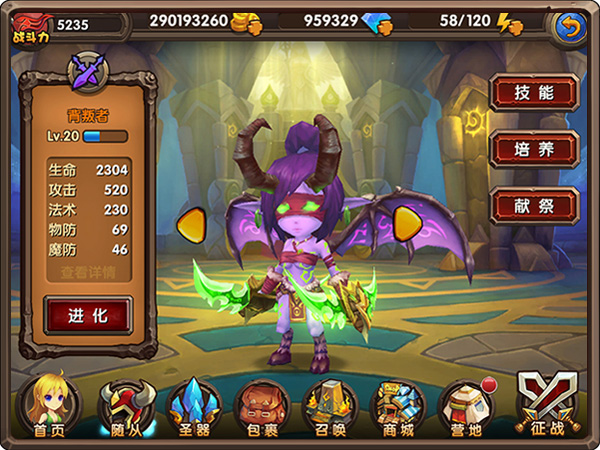Open the 首页 home screen
This screenshot has width=600, height=450.
click(x=47, y=406)
